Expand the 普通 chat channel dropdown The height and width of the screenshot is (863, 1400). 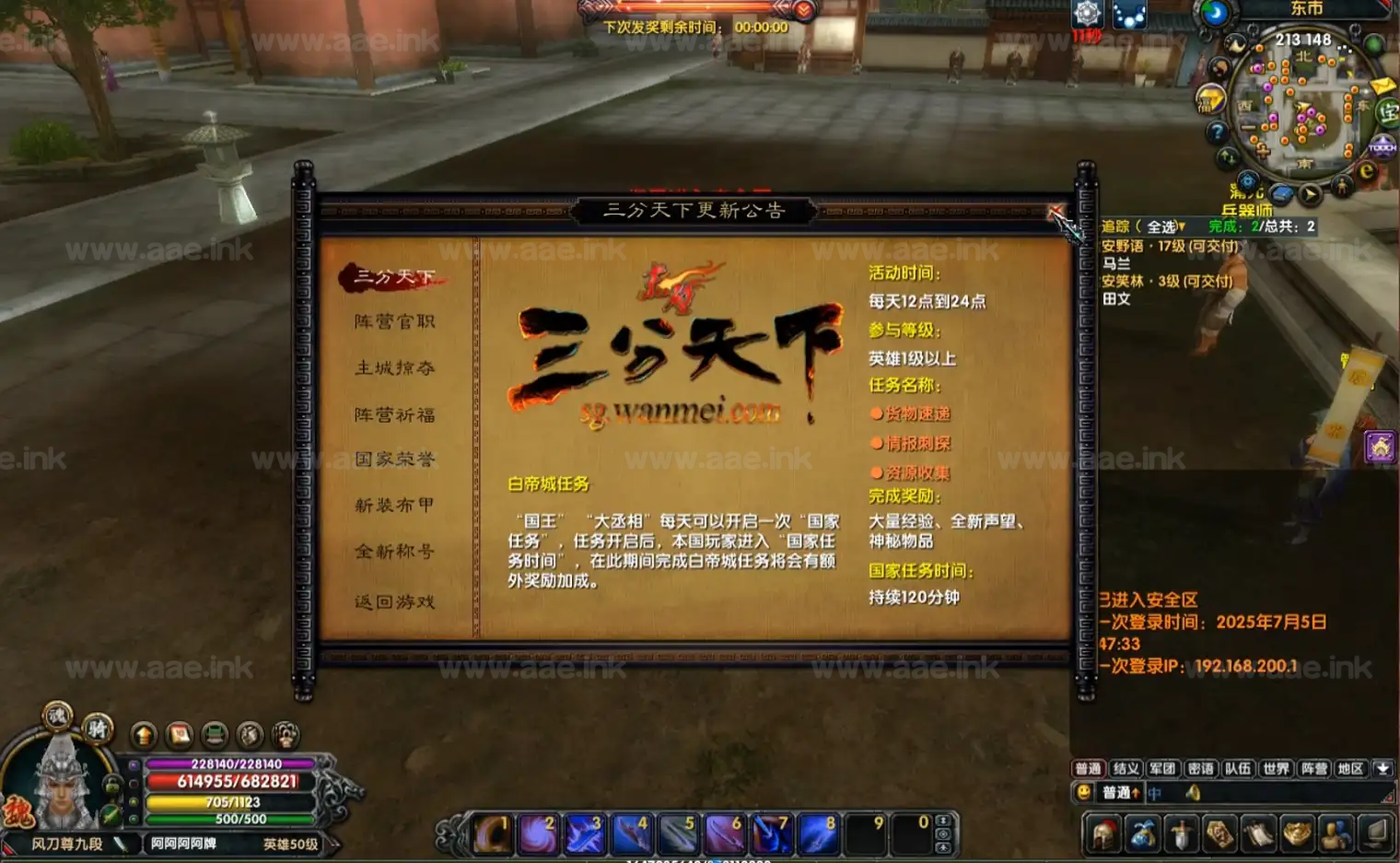[1120, 793]
